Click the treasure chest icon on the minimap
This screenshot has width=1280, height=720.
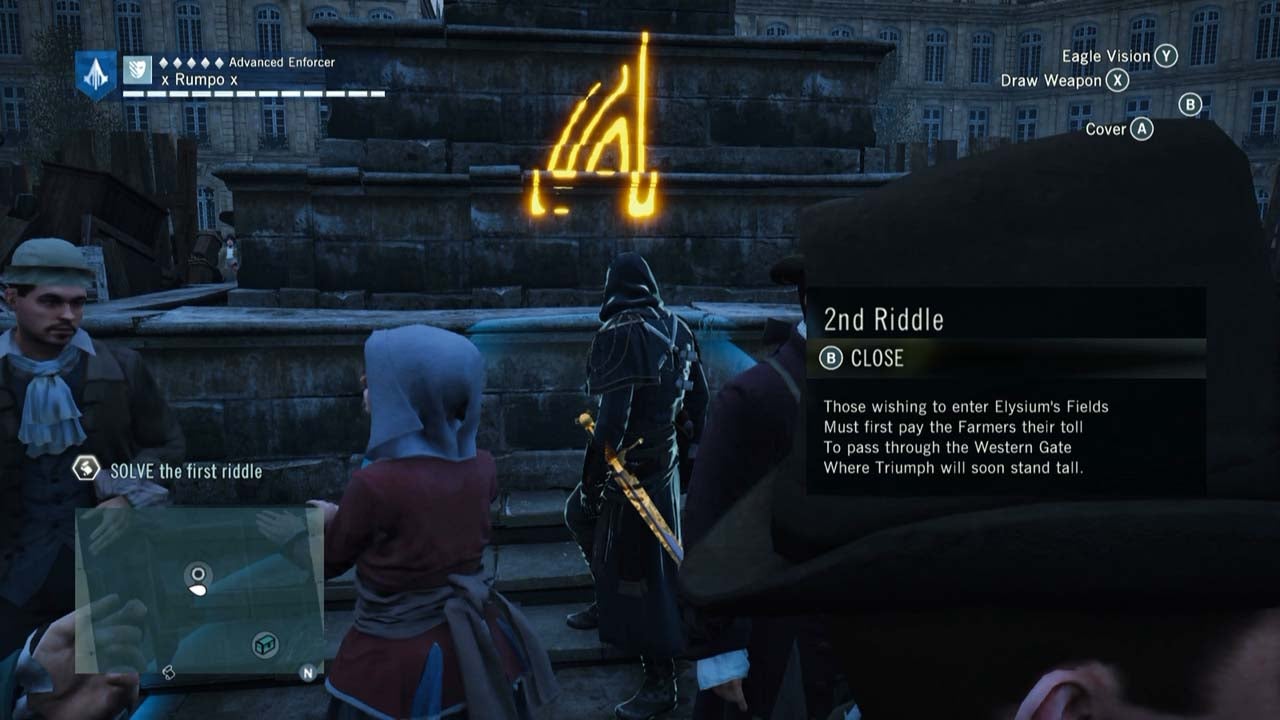(x=264, y=645)
